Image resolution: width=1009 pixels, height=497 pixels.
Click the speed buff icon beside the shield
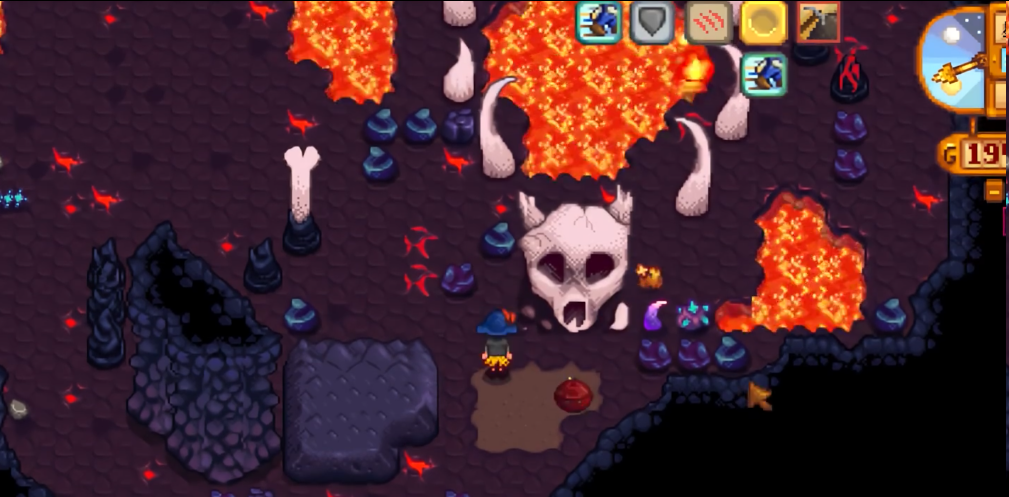coord(598,21)
